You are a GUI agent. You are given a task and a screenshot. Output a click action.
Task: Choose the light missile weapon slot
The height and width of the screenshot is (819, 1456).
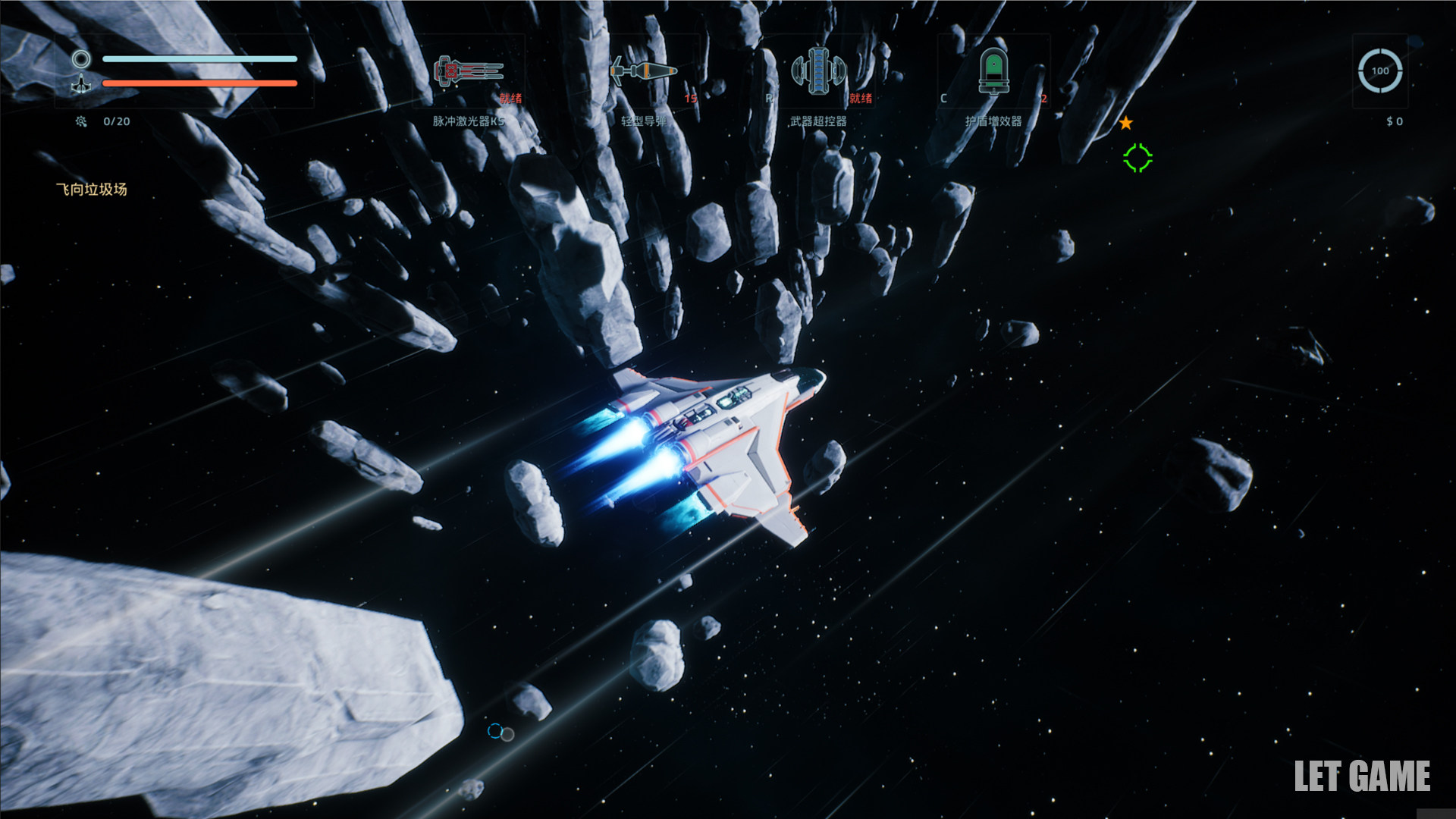click(x=643, y=72)
